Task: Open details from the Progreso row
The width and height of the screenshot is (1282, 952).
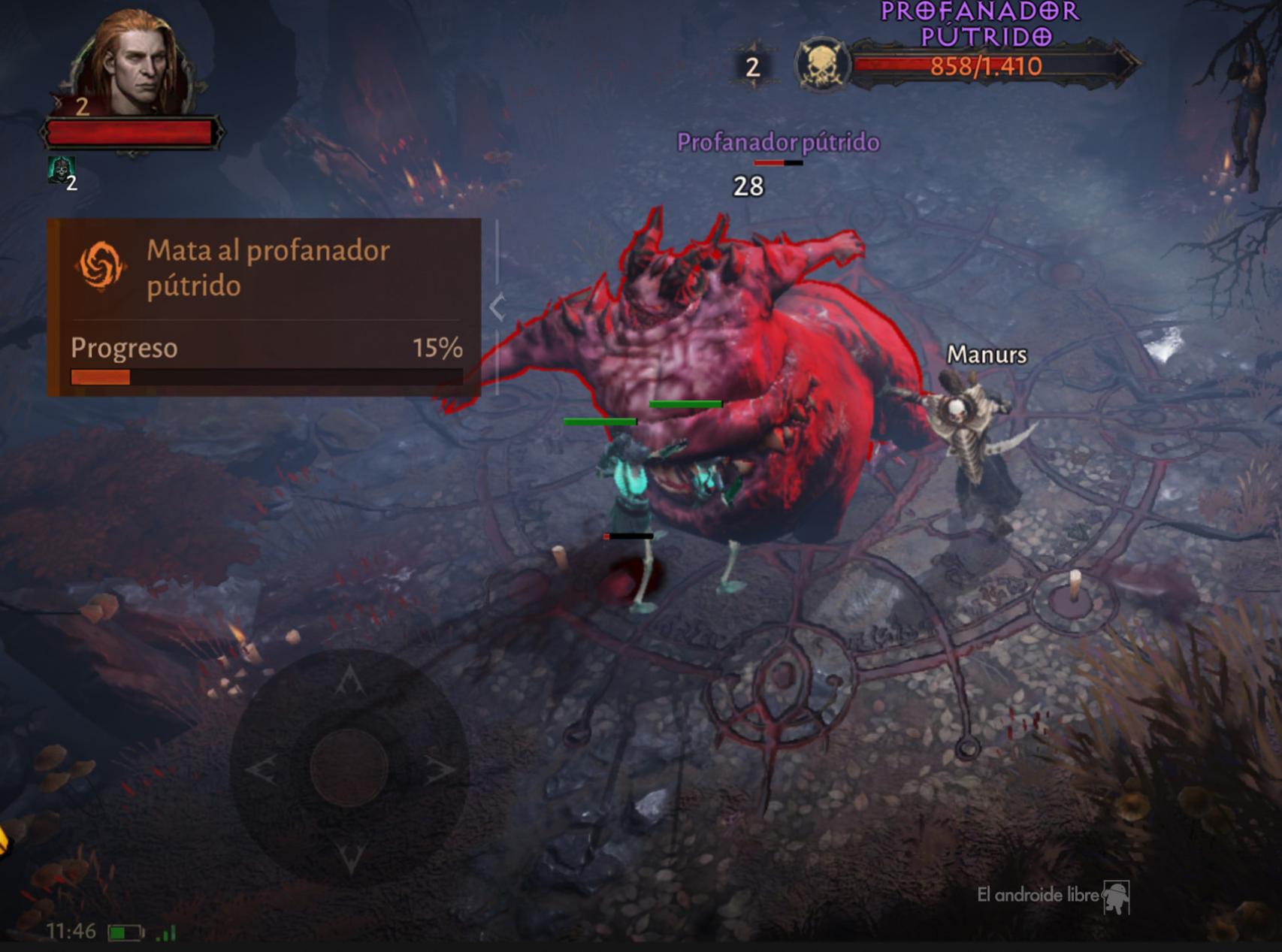Action: [124, 348]
